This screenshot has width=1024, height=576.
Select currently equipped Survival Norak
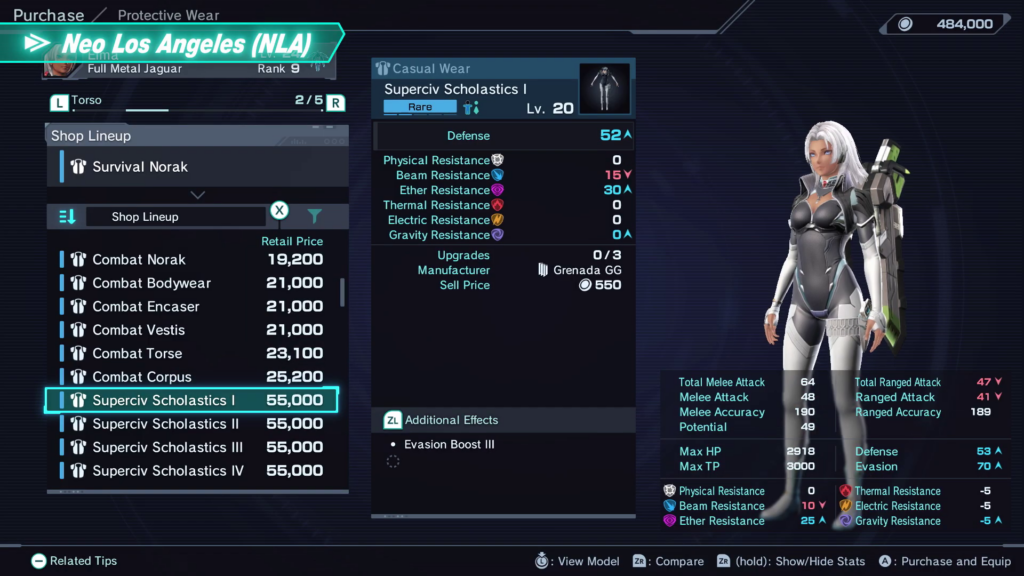click(197, 167)
